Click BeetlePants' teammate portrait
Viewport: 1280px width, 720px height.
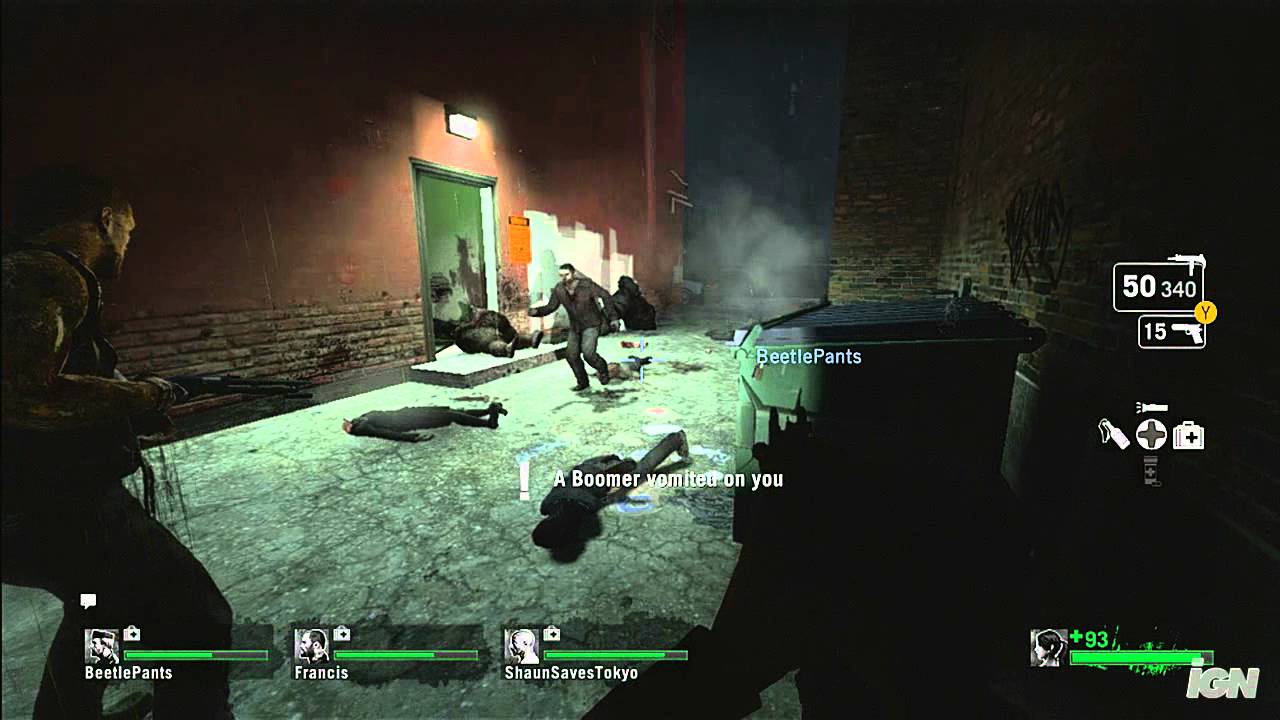[101, 646]
